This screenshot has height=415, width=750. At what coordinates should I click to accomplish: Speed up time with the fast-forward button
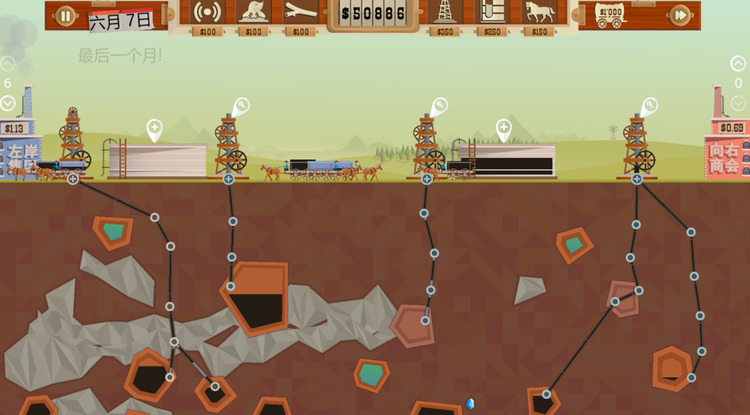point(680,15)
